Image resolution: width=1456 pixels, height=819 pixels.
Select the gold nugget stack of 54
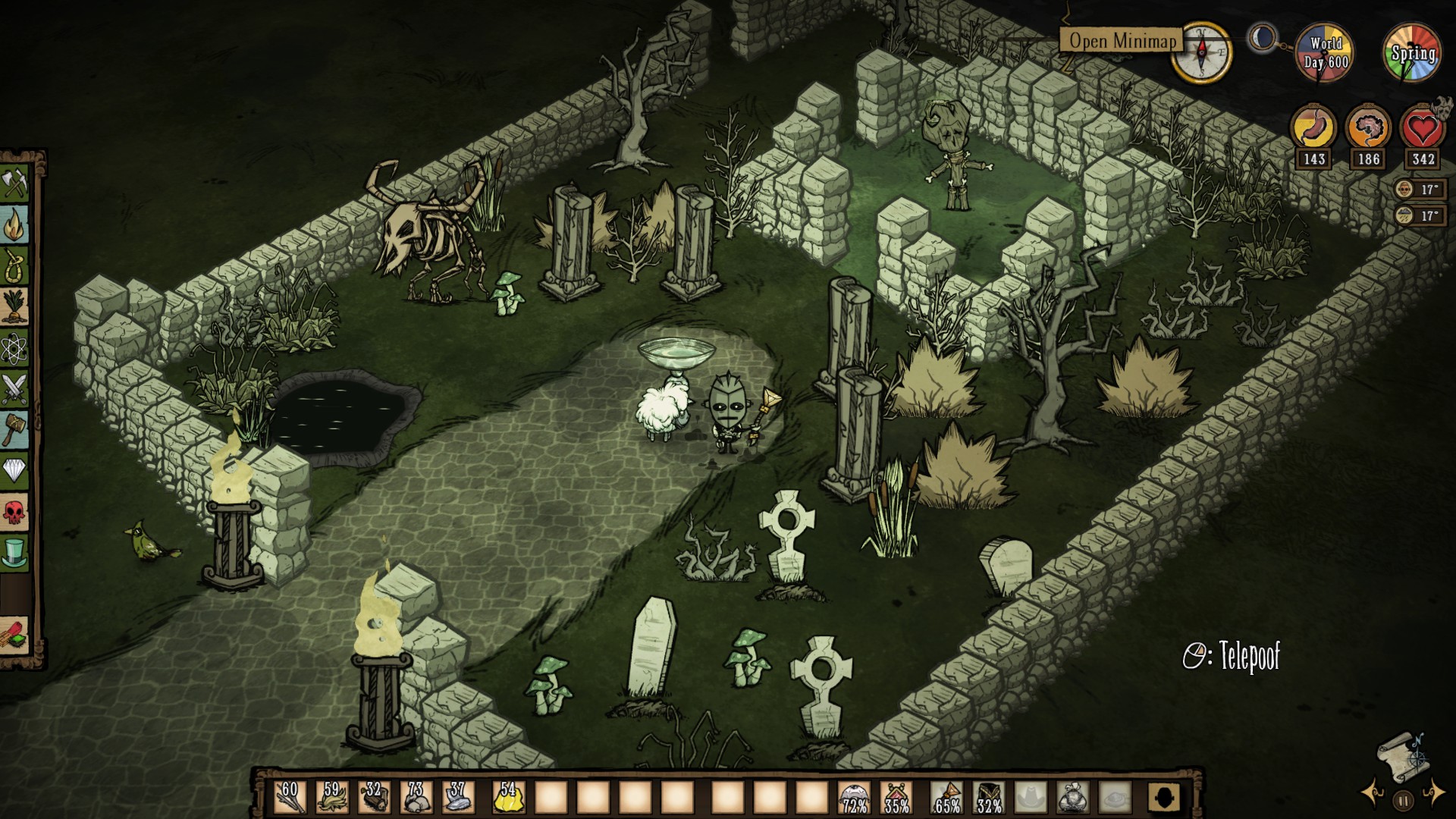[508, 798]
